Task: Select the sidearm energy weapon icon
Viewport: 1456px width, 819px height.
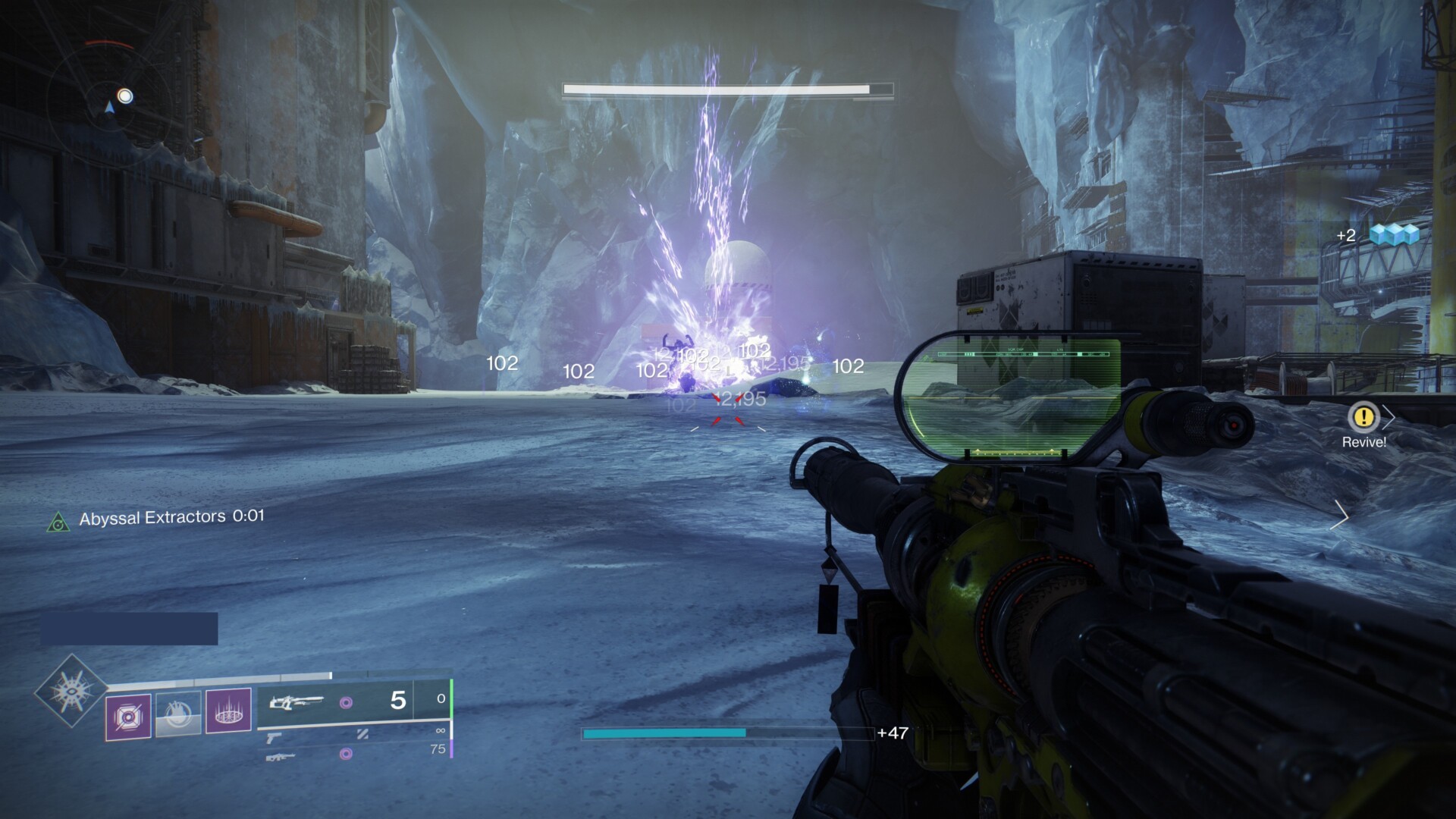Action: pos(273,738)
